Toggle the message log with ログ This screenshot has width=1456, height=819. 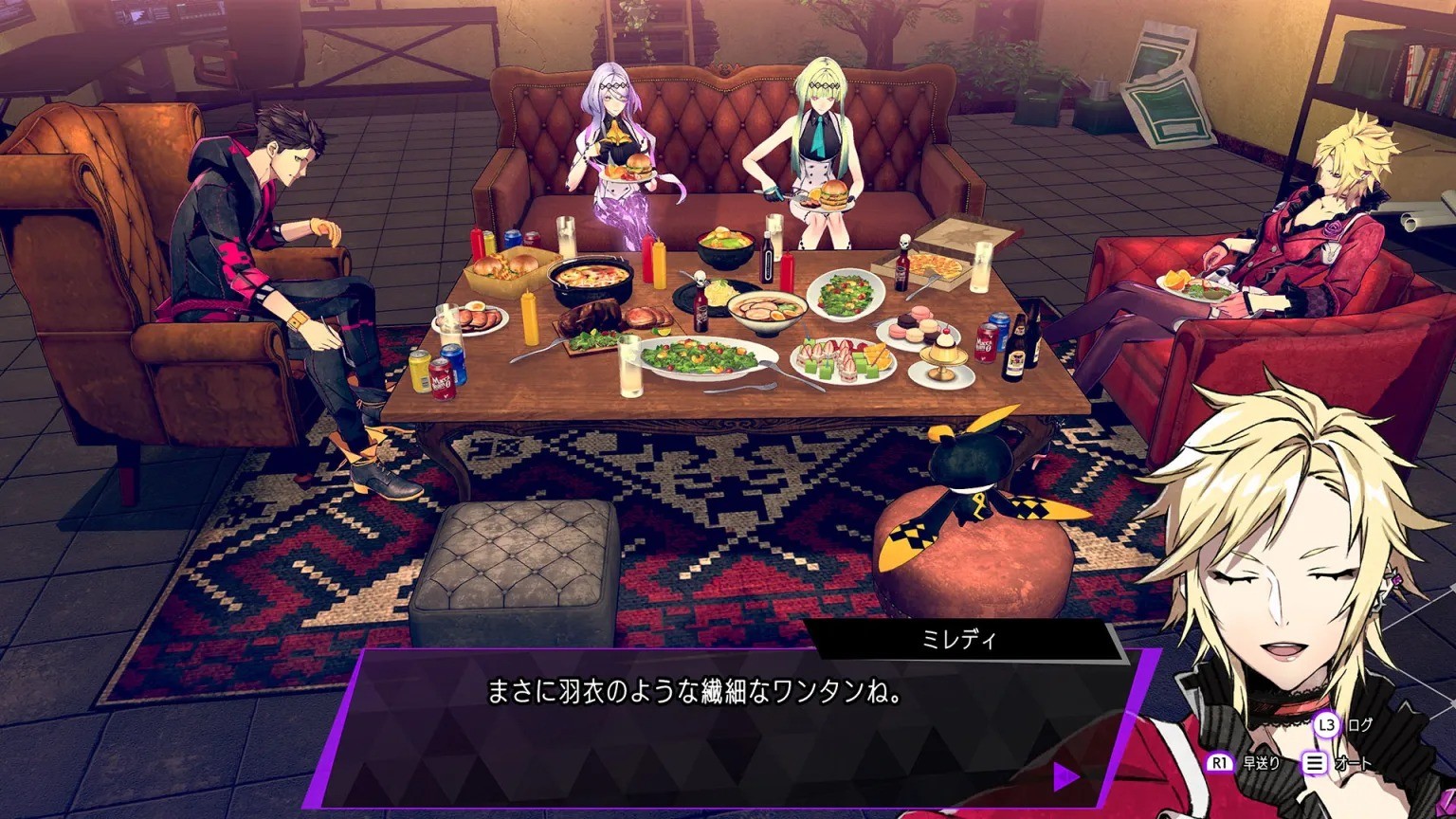[x=1359, y=724]
